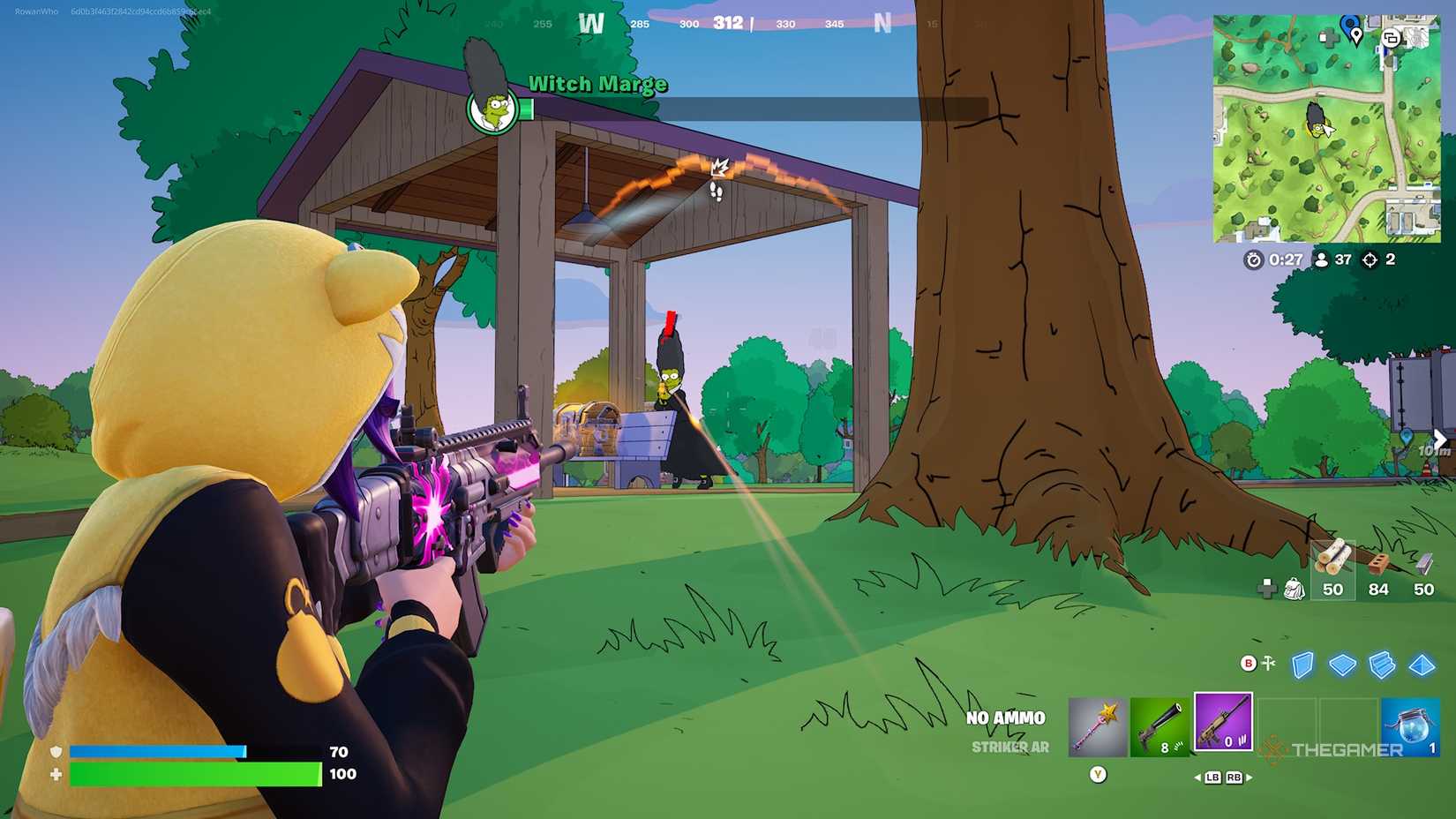Toggle the wall build piece
The height and width of the screenshot is (819, 1456).
tap(1300, 665)
